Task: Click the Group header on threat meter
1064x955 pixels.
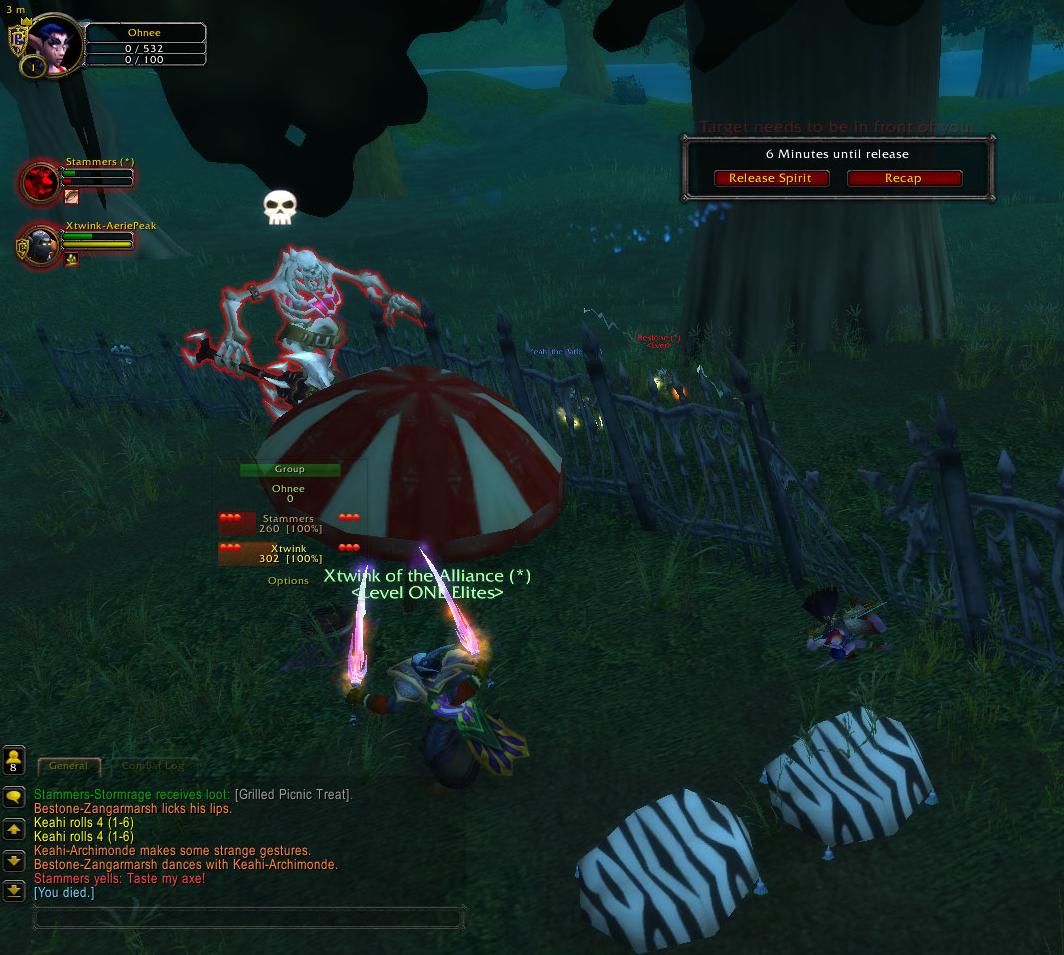Action: tap(290, 469)
